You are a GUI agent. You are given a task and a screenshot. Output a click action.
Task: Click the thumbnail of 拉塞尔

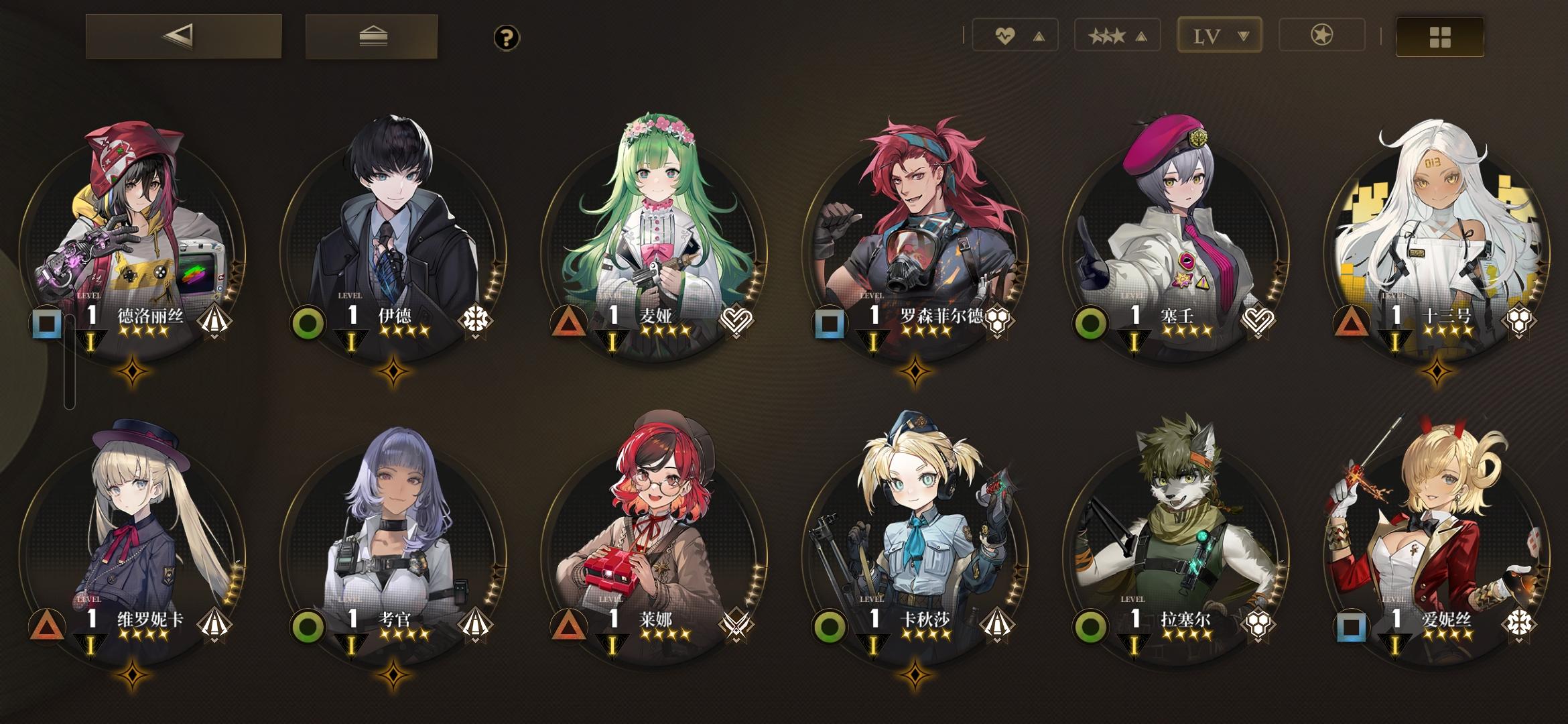[1175, 530]
